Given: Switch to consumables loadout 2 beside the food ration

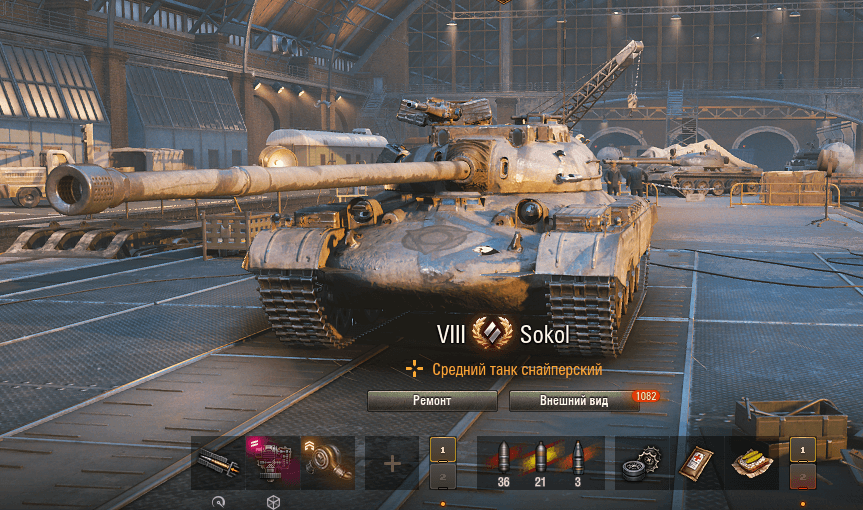Looking at the screenshot, I should (802, 476).
